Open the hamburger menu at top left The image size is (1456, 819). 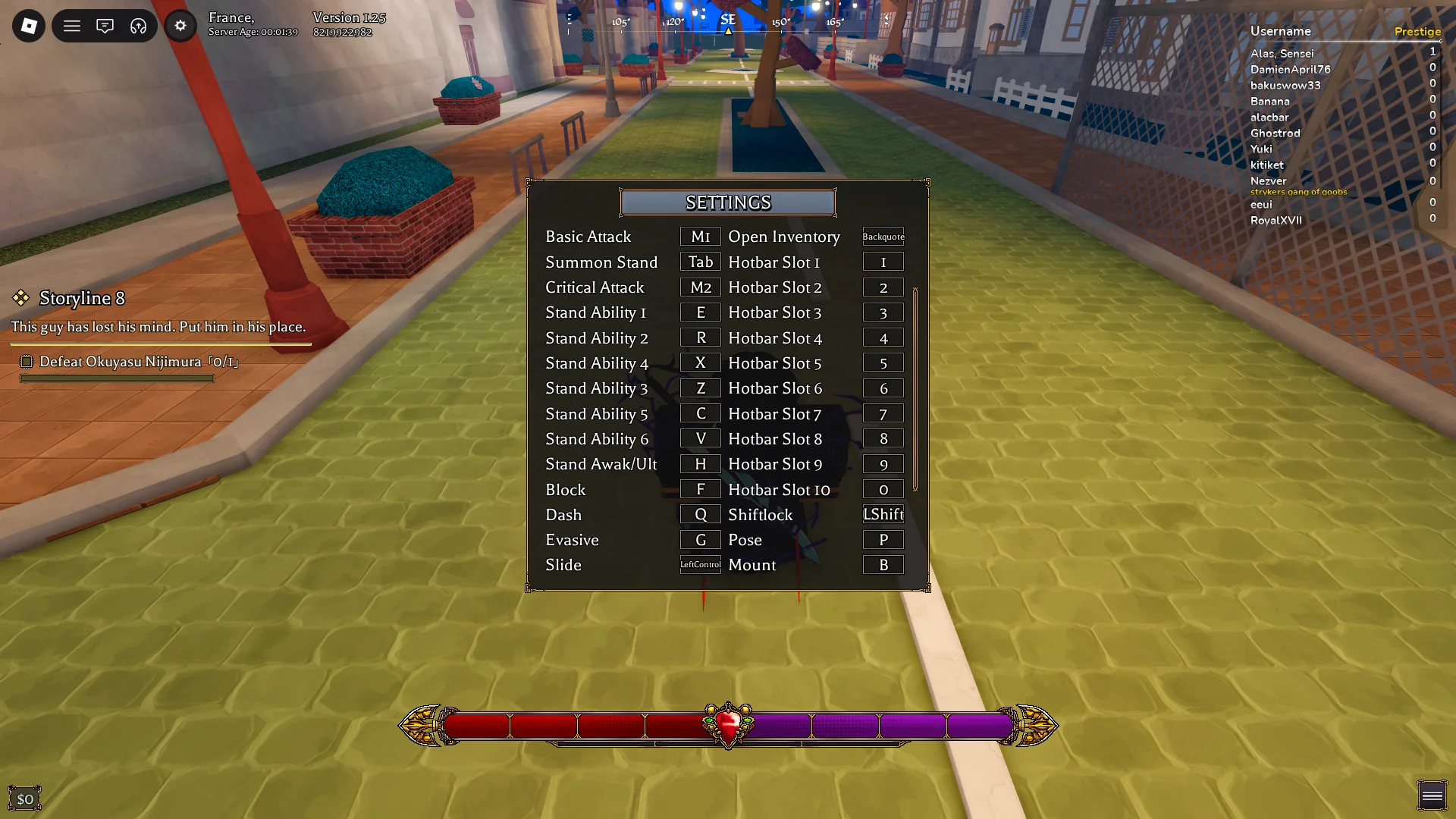coord(72,25)
